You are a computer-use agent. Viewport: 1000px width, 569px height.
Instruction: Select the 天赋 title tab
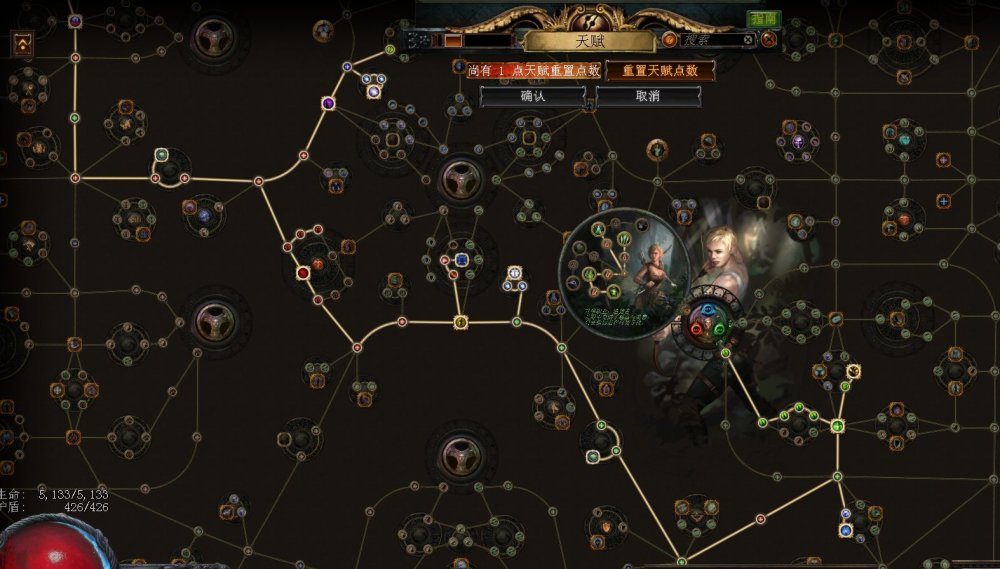(x=561, y=41)
